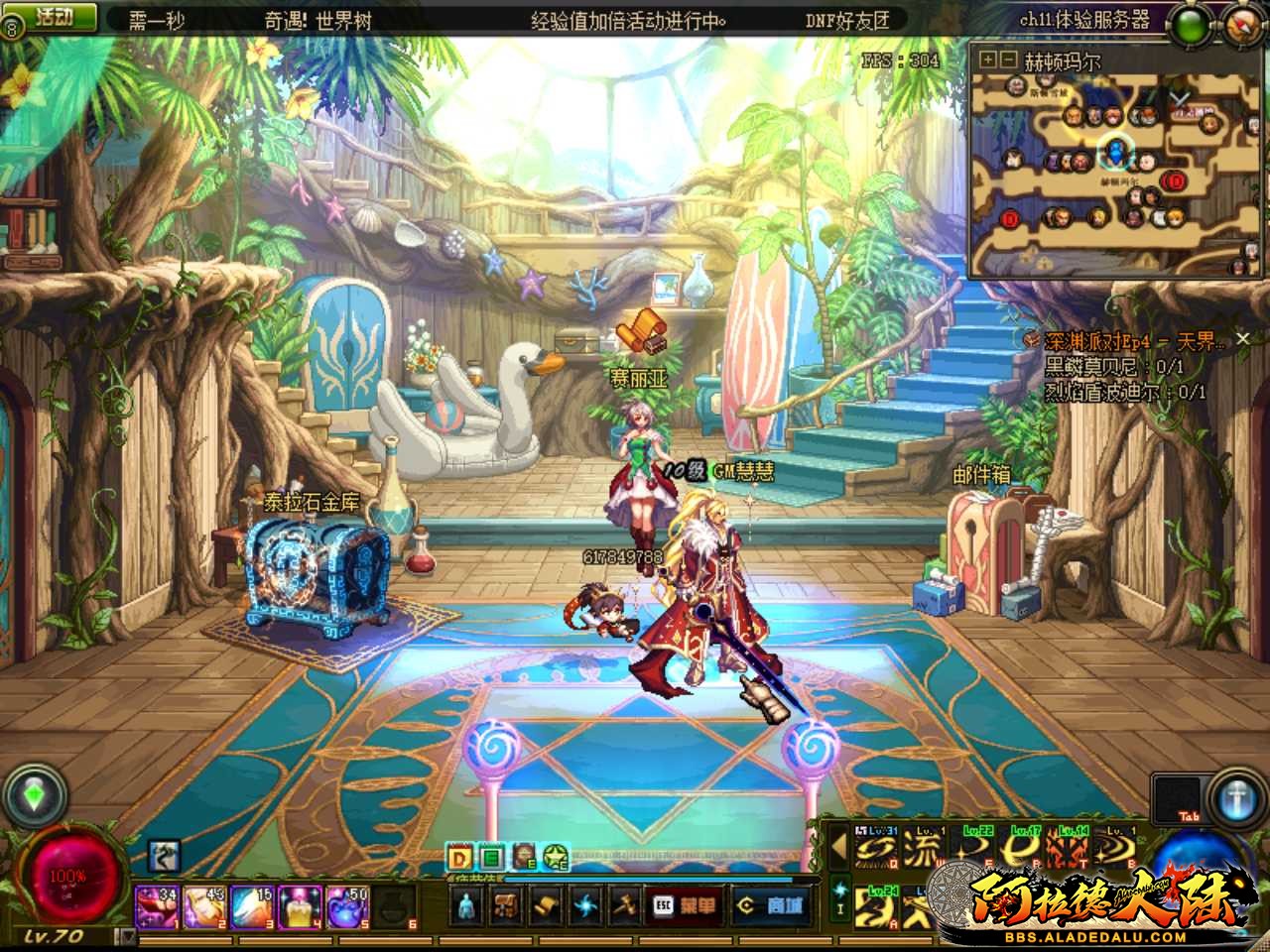The image size is (1270, 952).
Task: Open the 商城 shop button
Action: [x=772, y=904]
